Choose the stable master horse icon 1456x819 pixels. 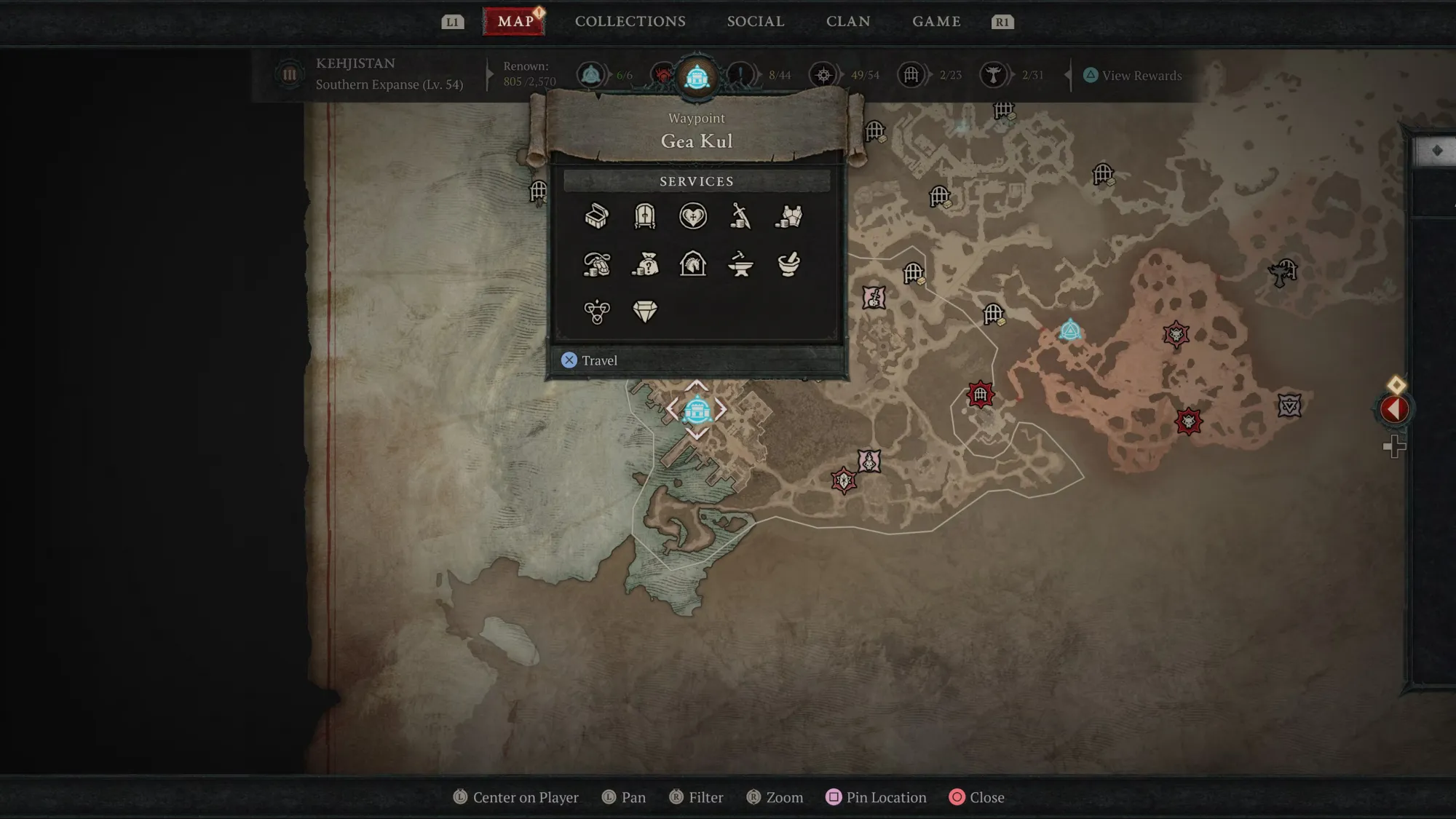click(x=693, y=264)
